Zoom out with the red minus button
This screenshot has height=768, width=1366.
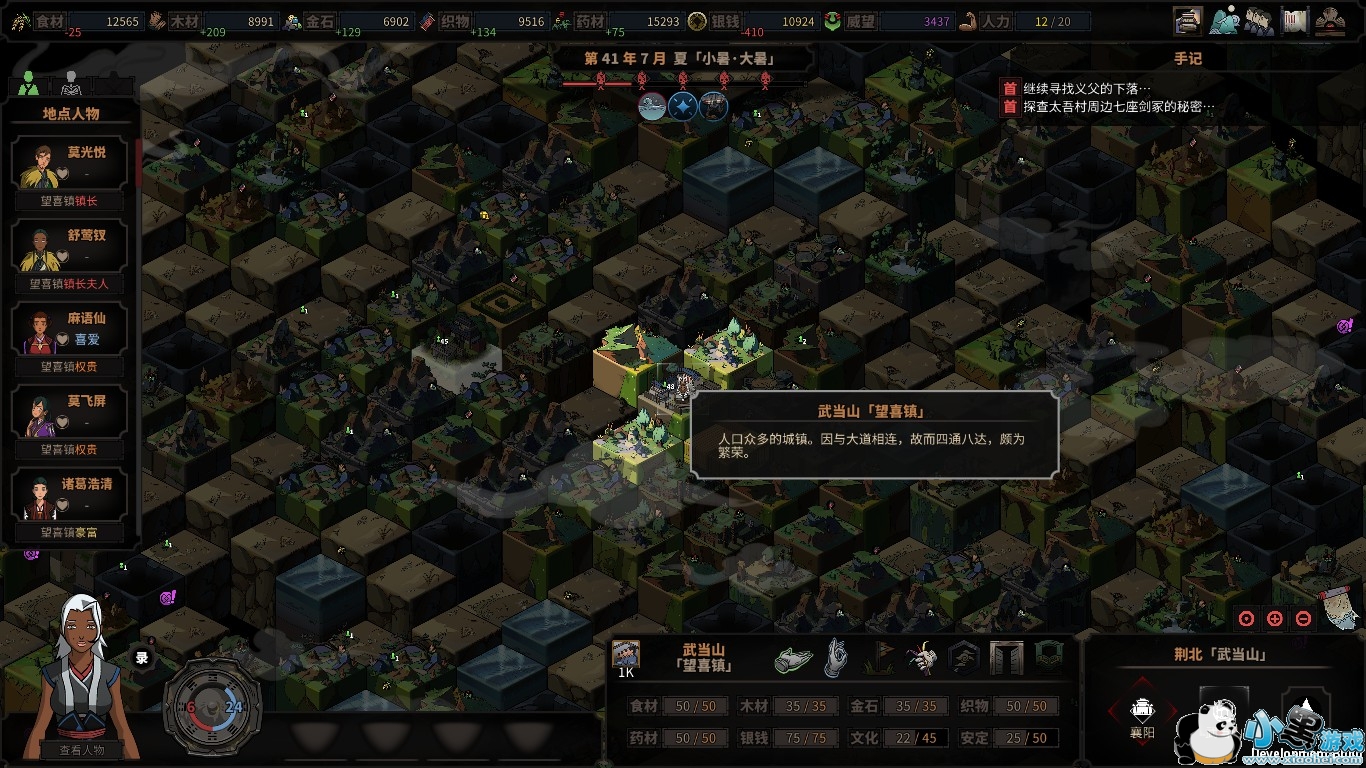[x=1303, y=618]
